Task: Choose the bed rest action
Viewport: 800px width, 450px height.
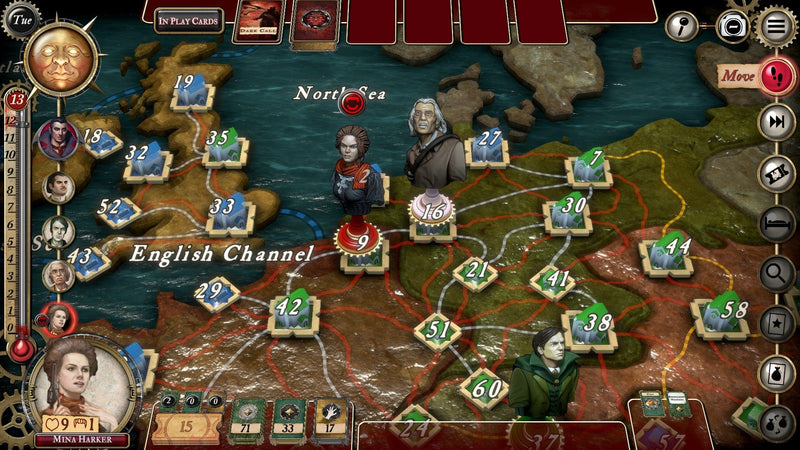Action: (776, 222)
